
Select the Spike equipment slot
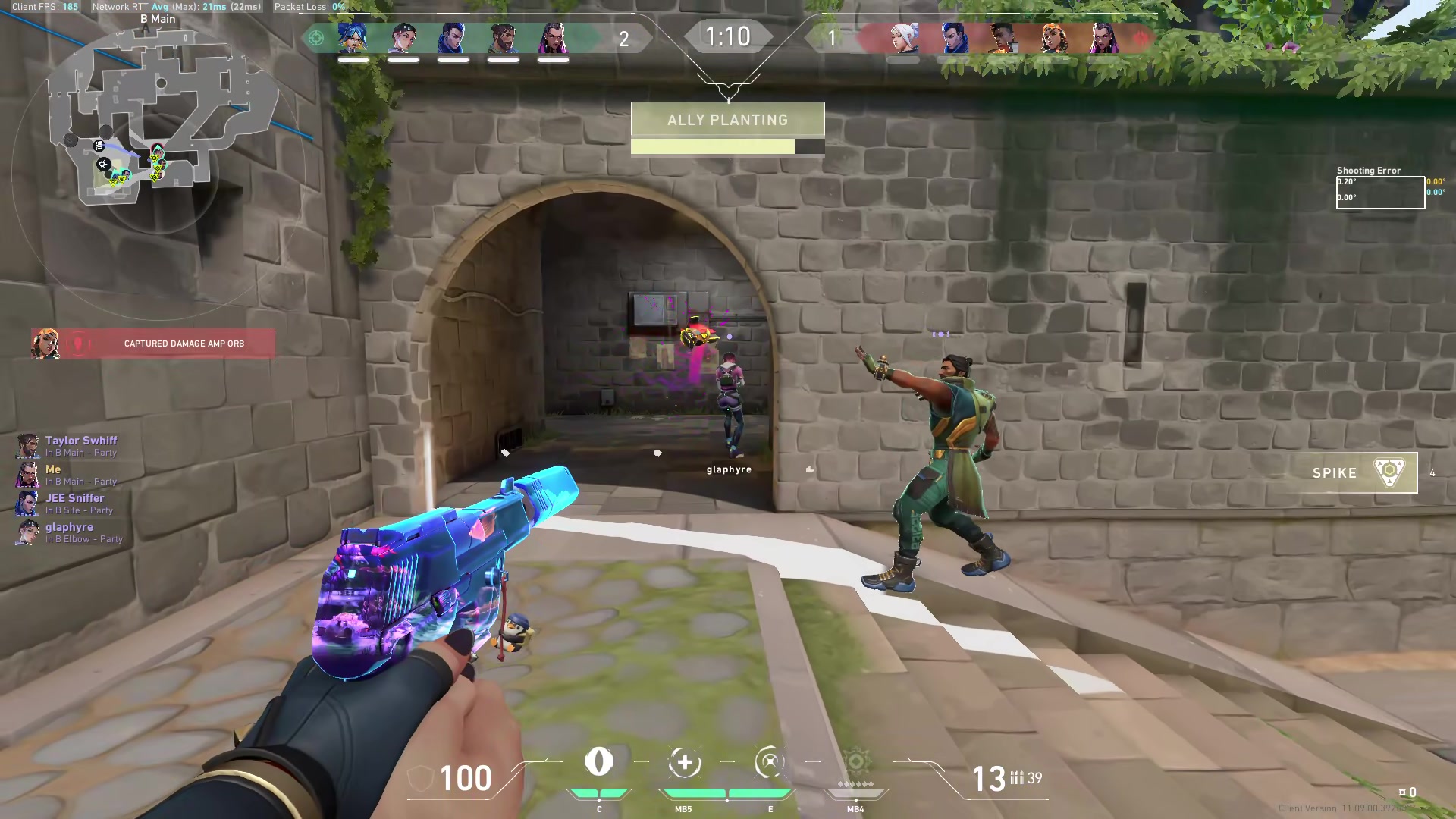click(1354, 472)
